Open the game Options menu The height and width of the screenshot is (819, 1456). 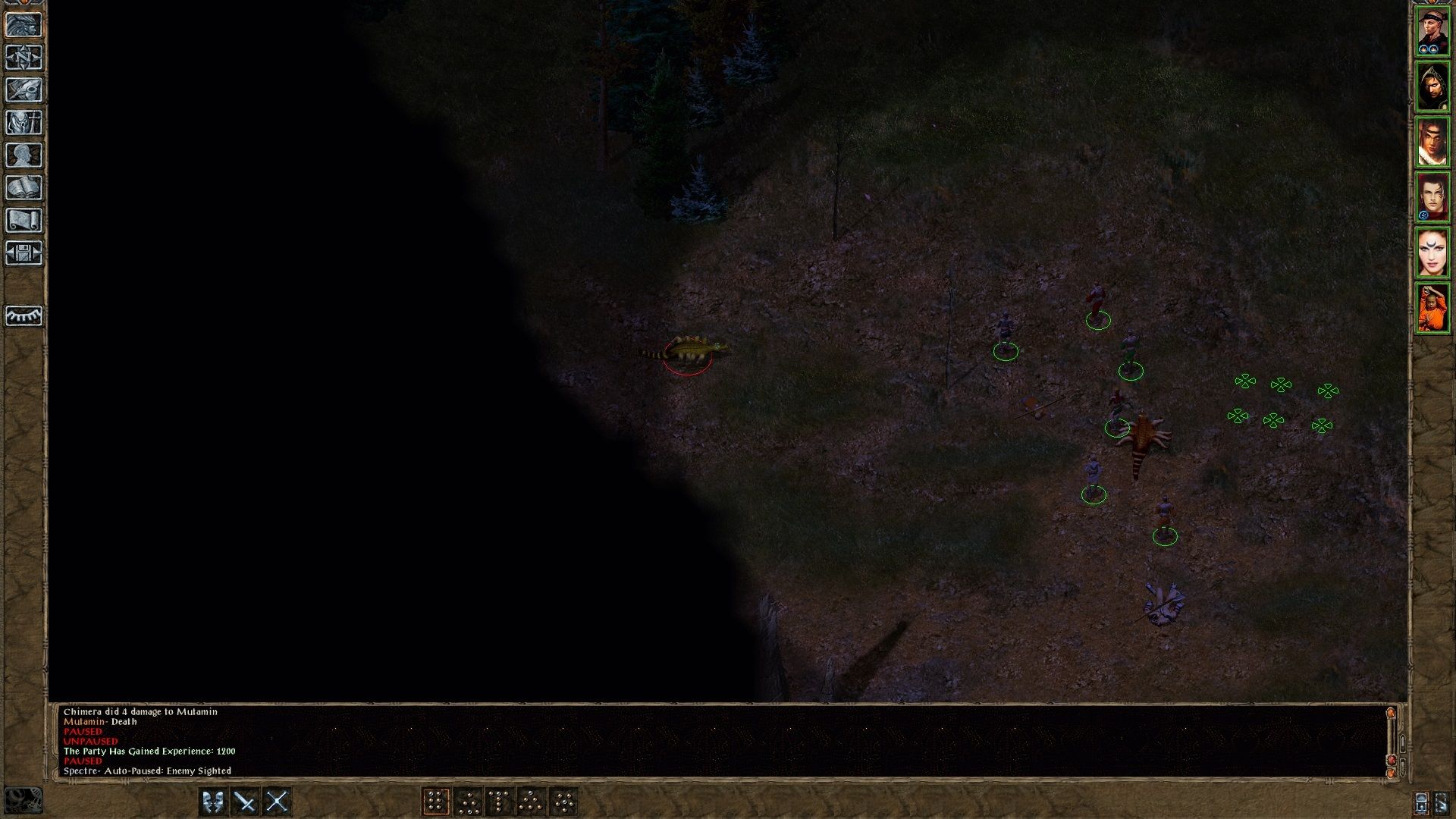click(24, 252)
